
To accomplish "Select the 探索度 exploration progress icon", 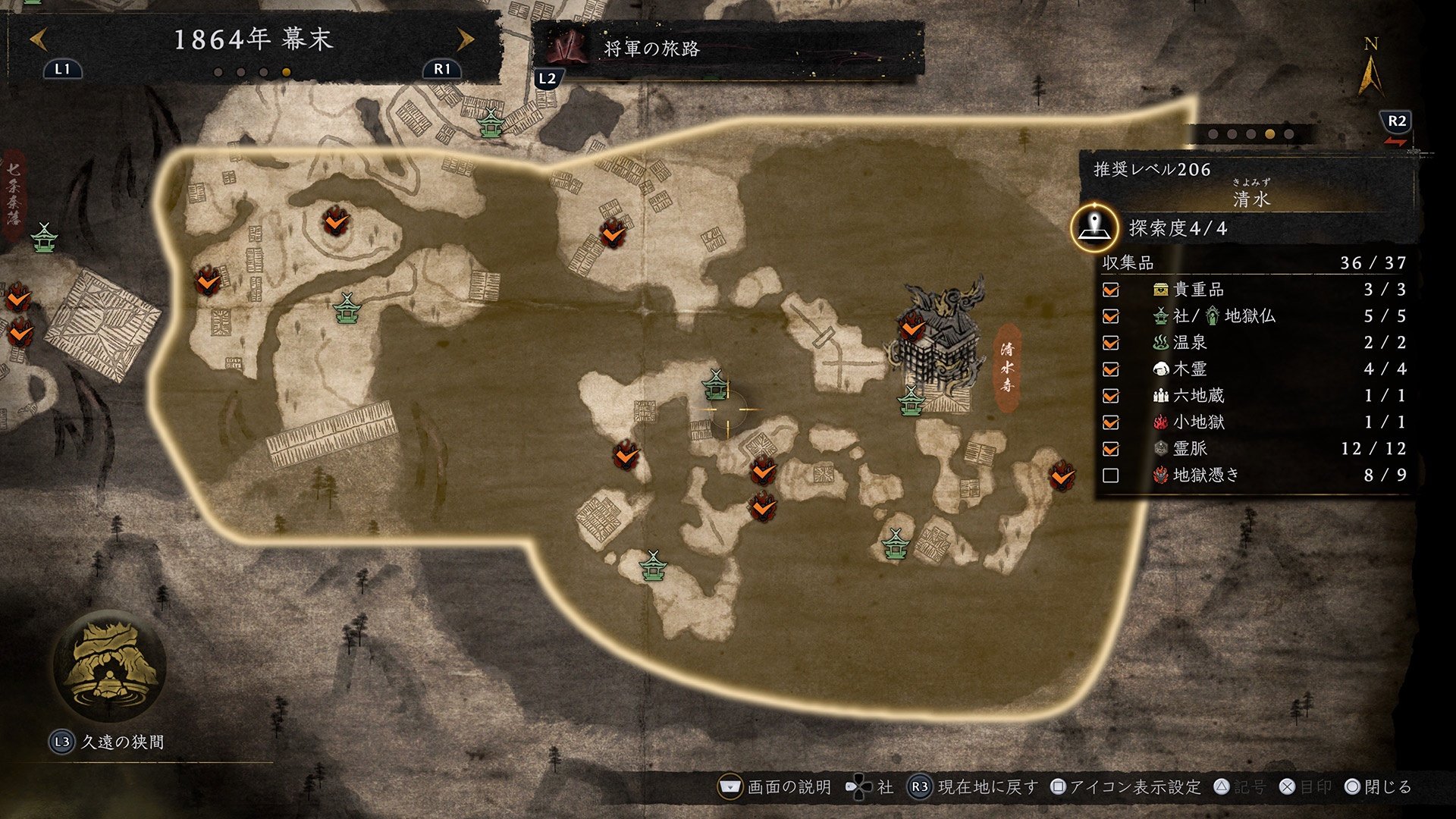I will coord(1094,227).
